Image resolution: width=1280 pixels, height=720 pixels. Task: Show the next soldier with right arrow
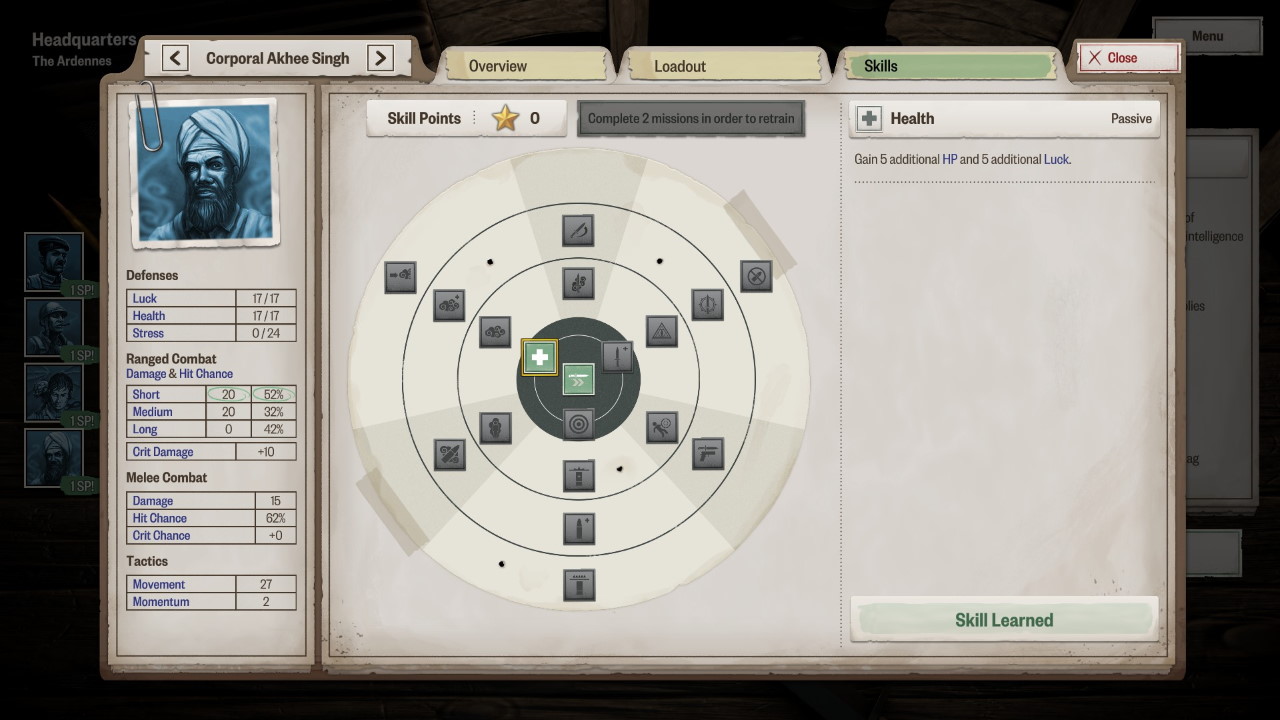point(380,58)
